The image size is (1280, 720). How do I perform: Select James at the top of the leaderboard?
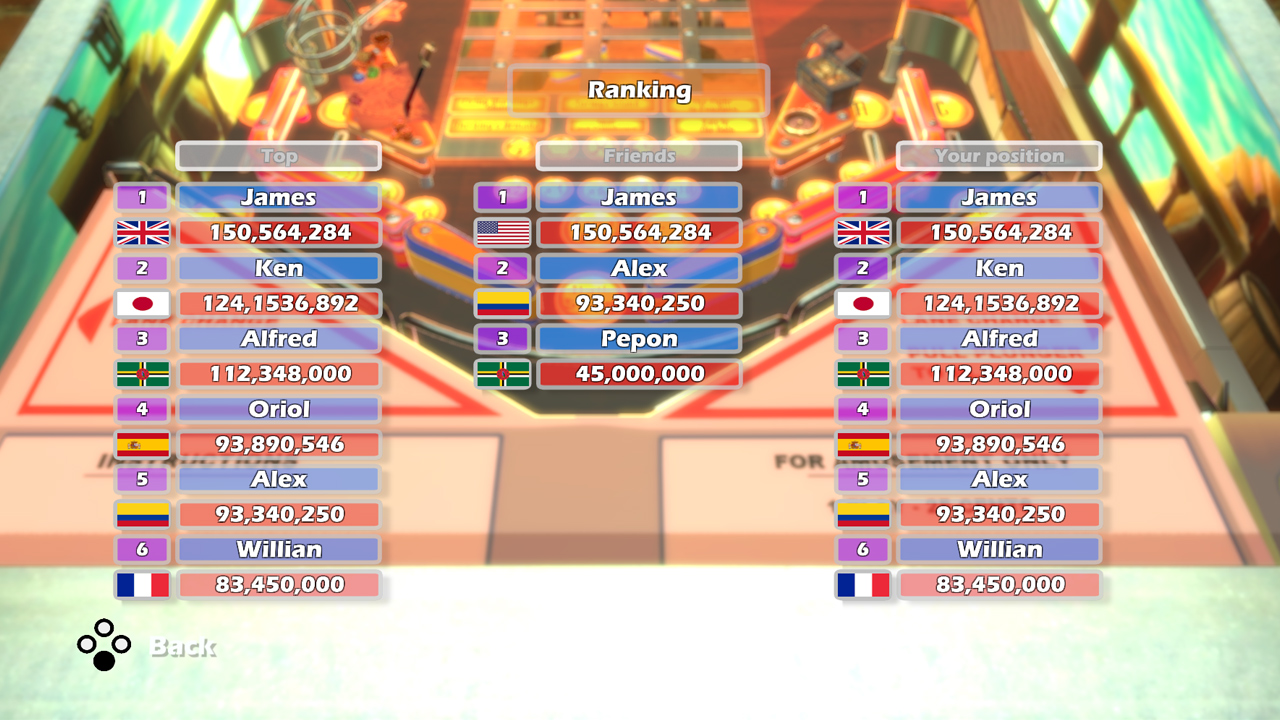coord(279,197)
